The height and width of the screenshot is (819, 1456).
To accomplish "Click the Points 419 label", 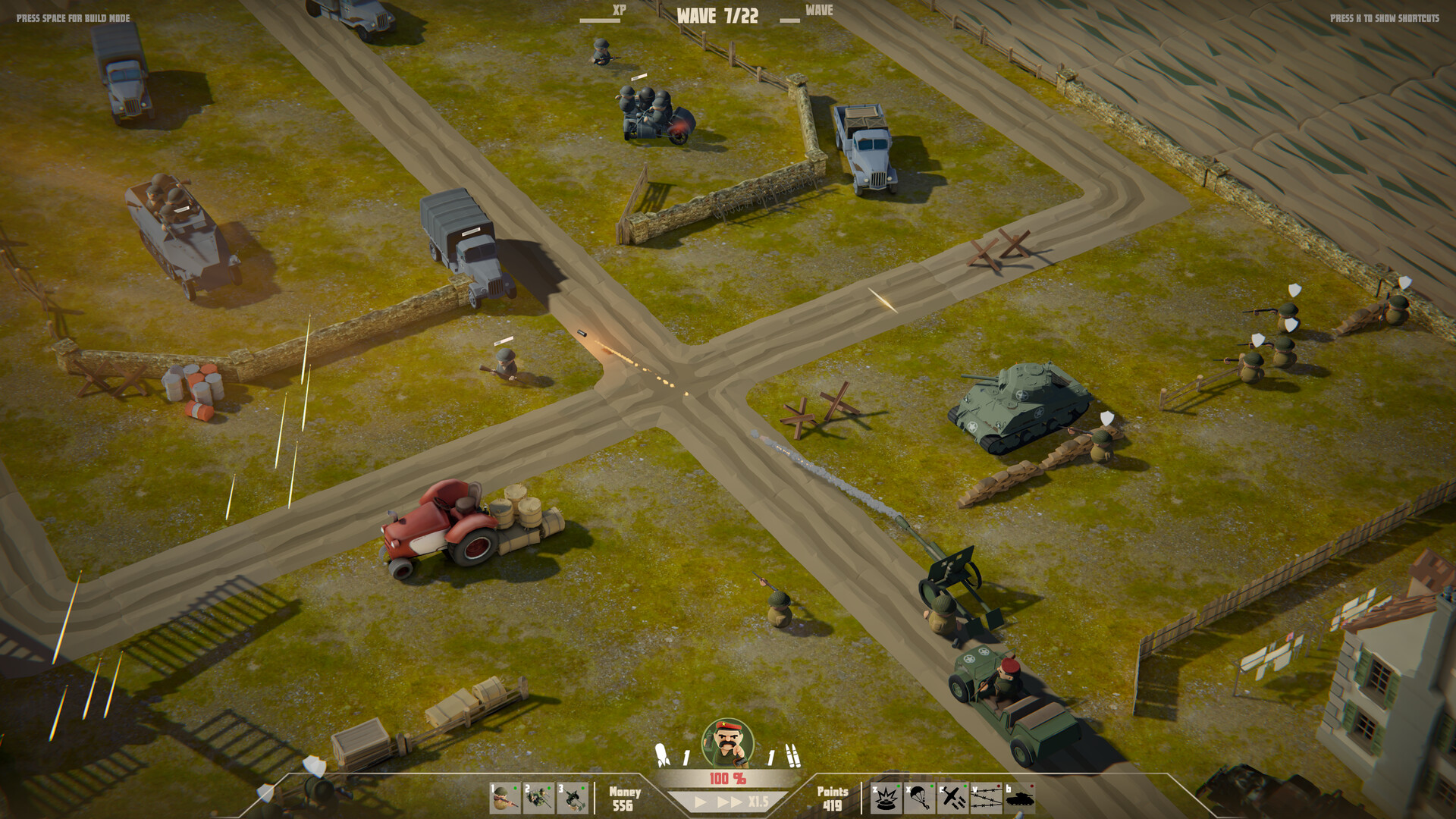I will click(x=832, y=800).
